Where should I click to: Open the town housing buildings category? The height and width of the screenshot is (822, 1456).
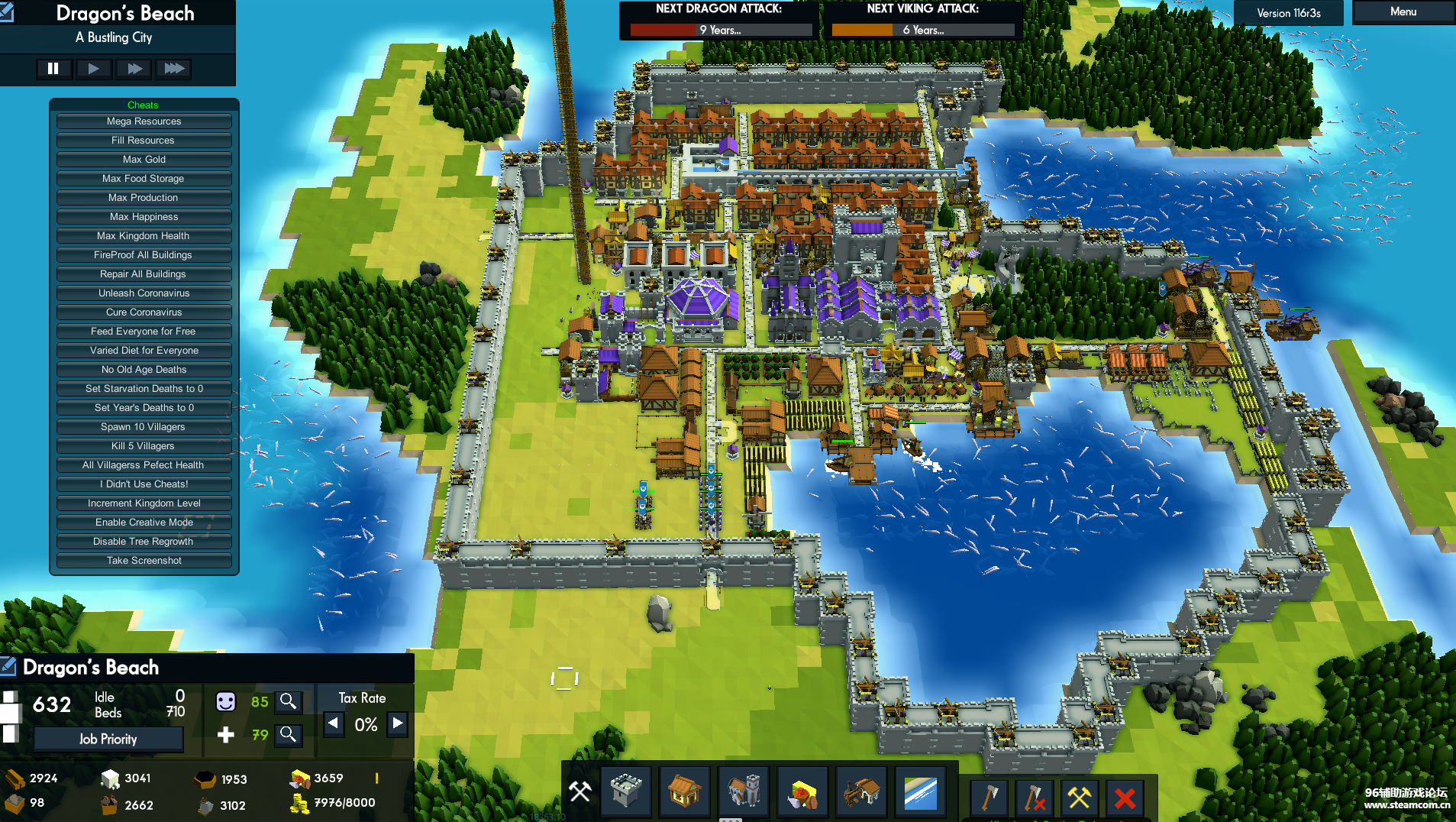pos(685,794)
